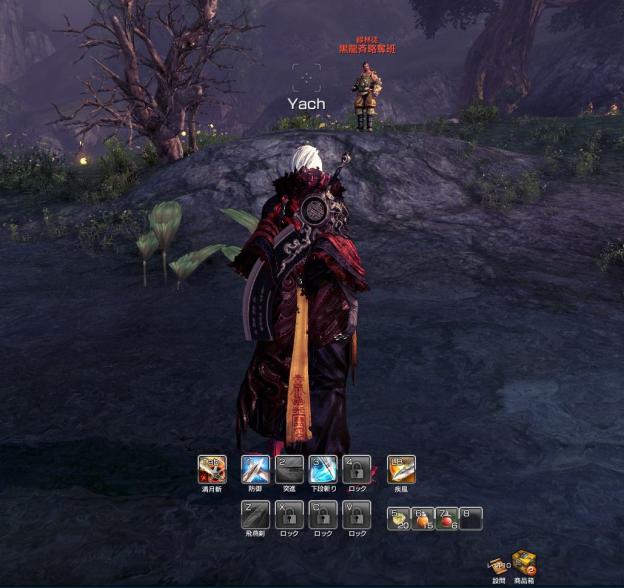
Task: Open the 商品箱 treasure chest icon
Action: [x=523, y=563]
